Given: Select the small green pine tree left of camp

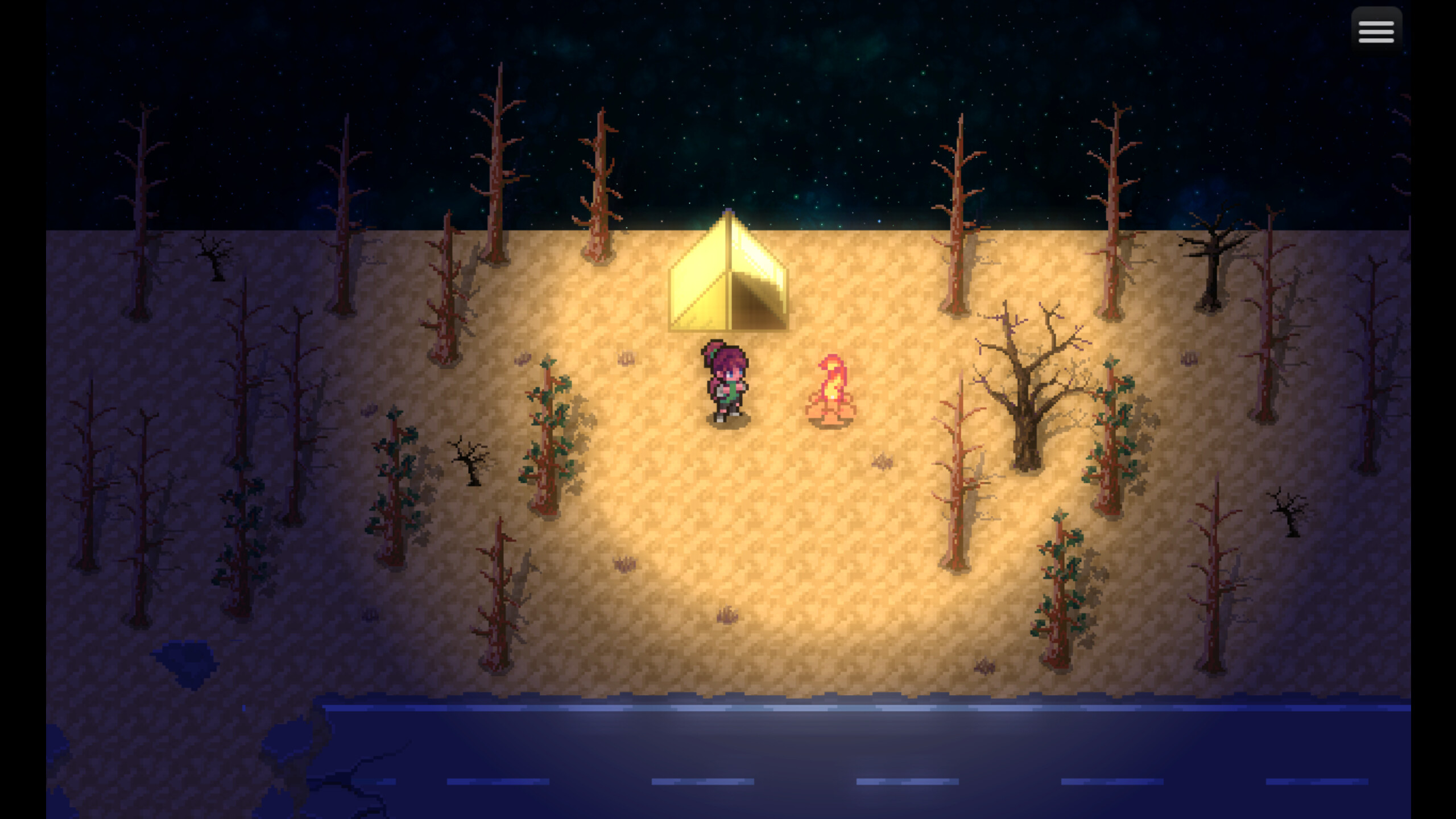Looking at the screenshot, I should (549, 432).
